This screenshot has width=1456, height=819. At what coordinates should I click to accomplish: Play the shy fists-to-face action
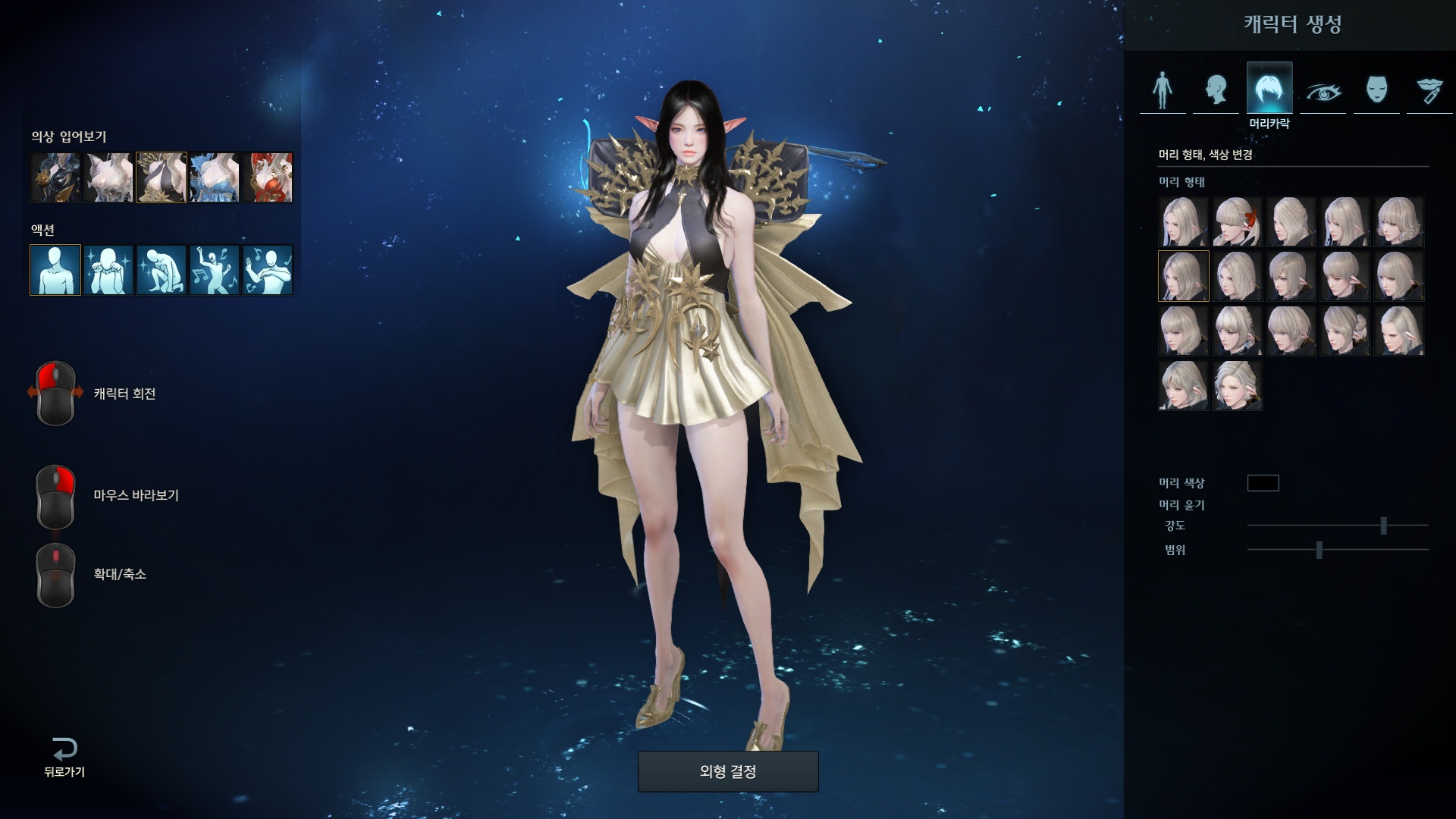click(x=108, y=269)
